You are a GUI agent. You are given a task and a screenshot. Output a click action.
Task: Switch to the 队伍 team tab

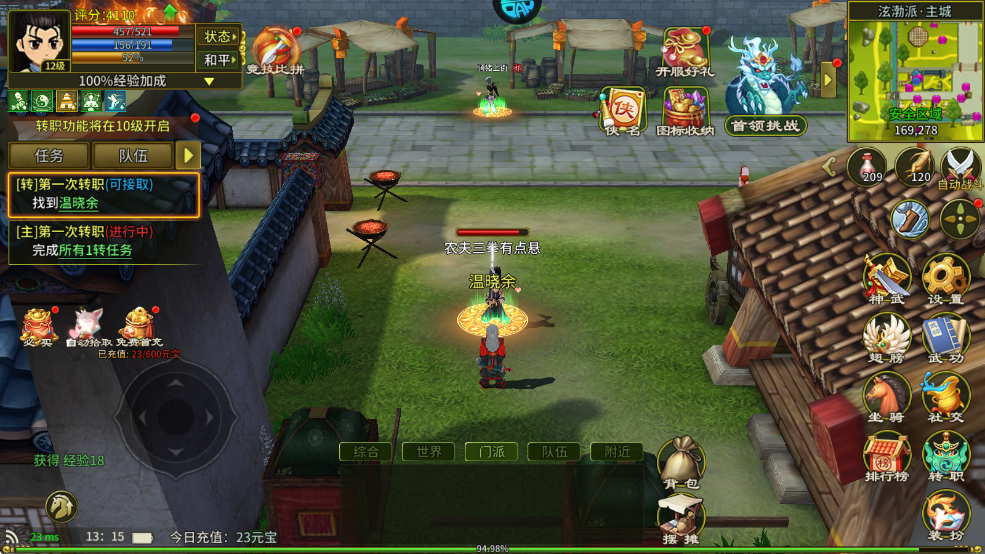[x=133, y=155]
